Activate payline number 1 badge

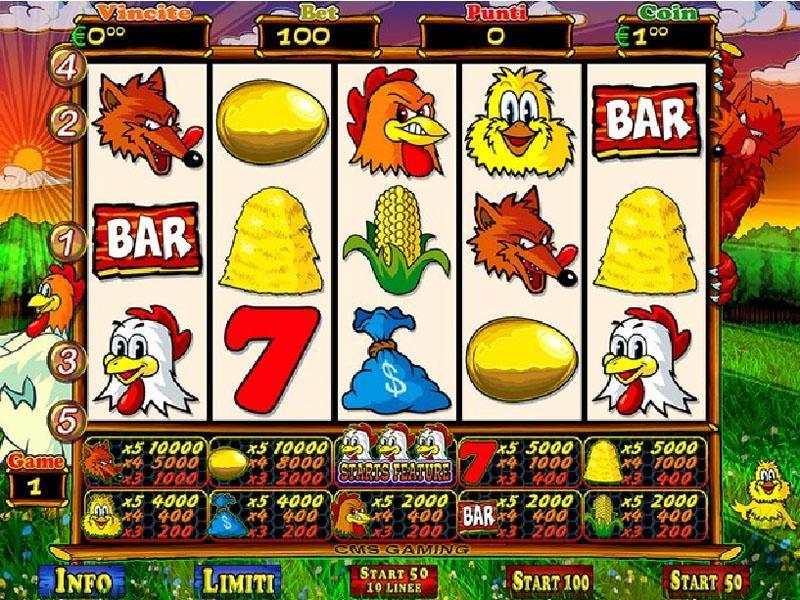pyautogui.click(x=68, y=240)
